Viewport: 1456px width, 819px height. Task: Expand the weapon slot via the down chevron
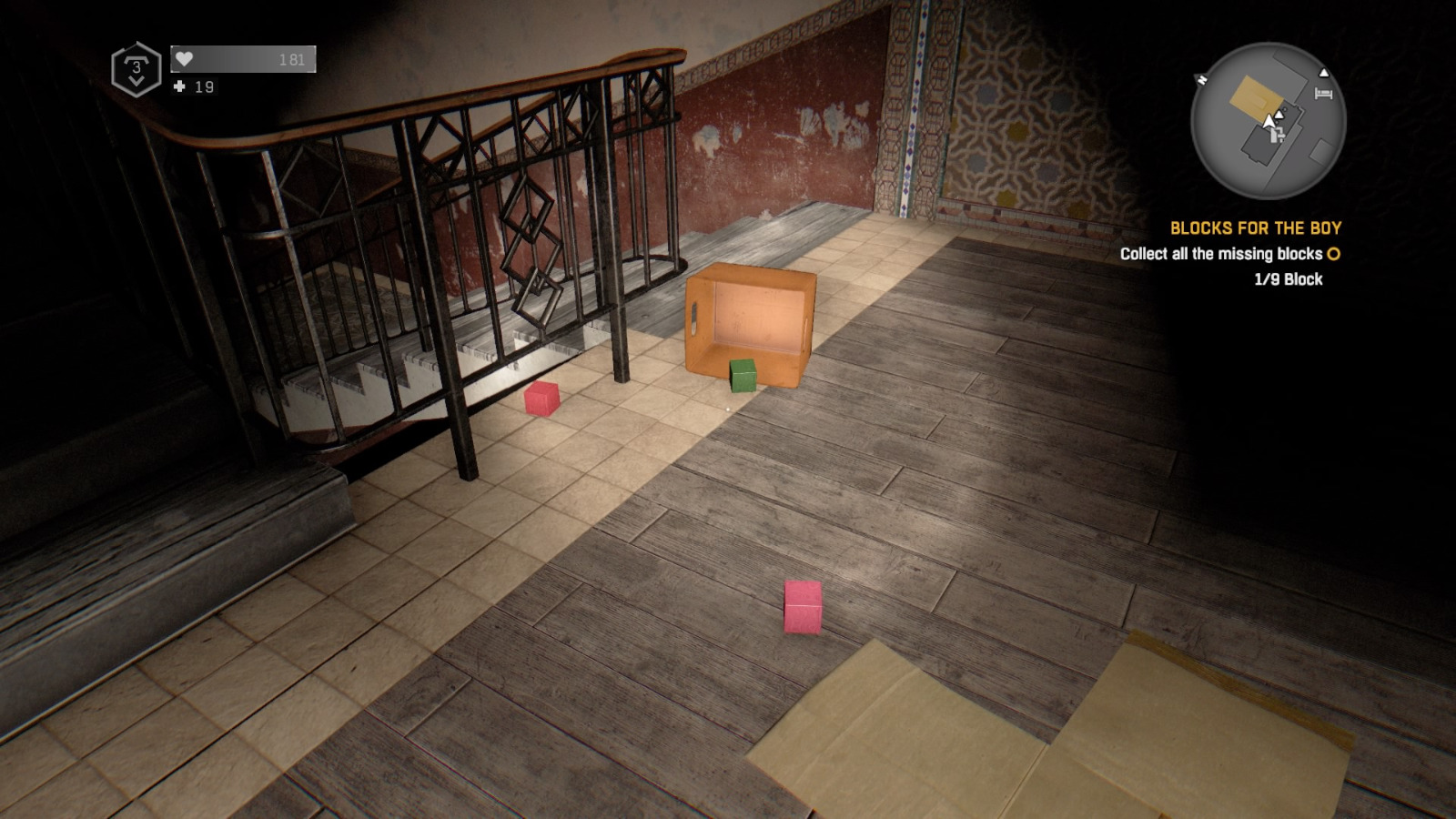(x=137, y=81)
